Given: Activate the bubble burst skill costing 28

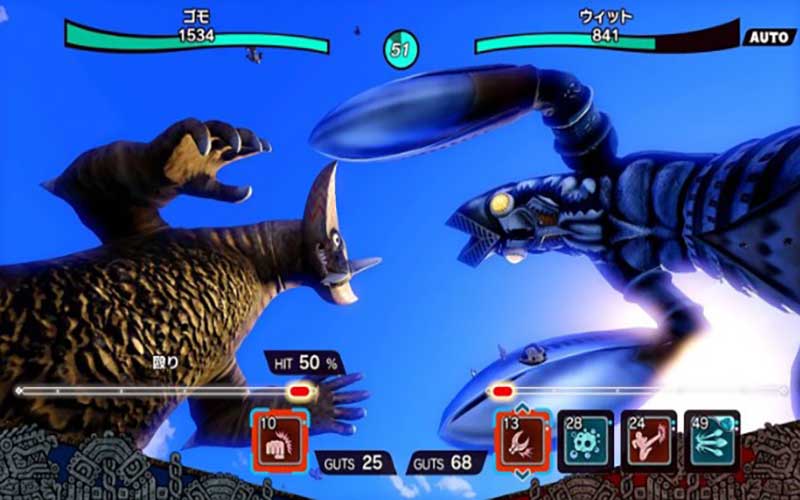Looking at the screenshot, I should click(x=585, y=441).
